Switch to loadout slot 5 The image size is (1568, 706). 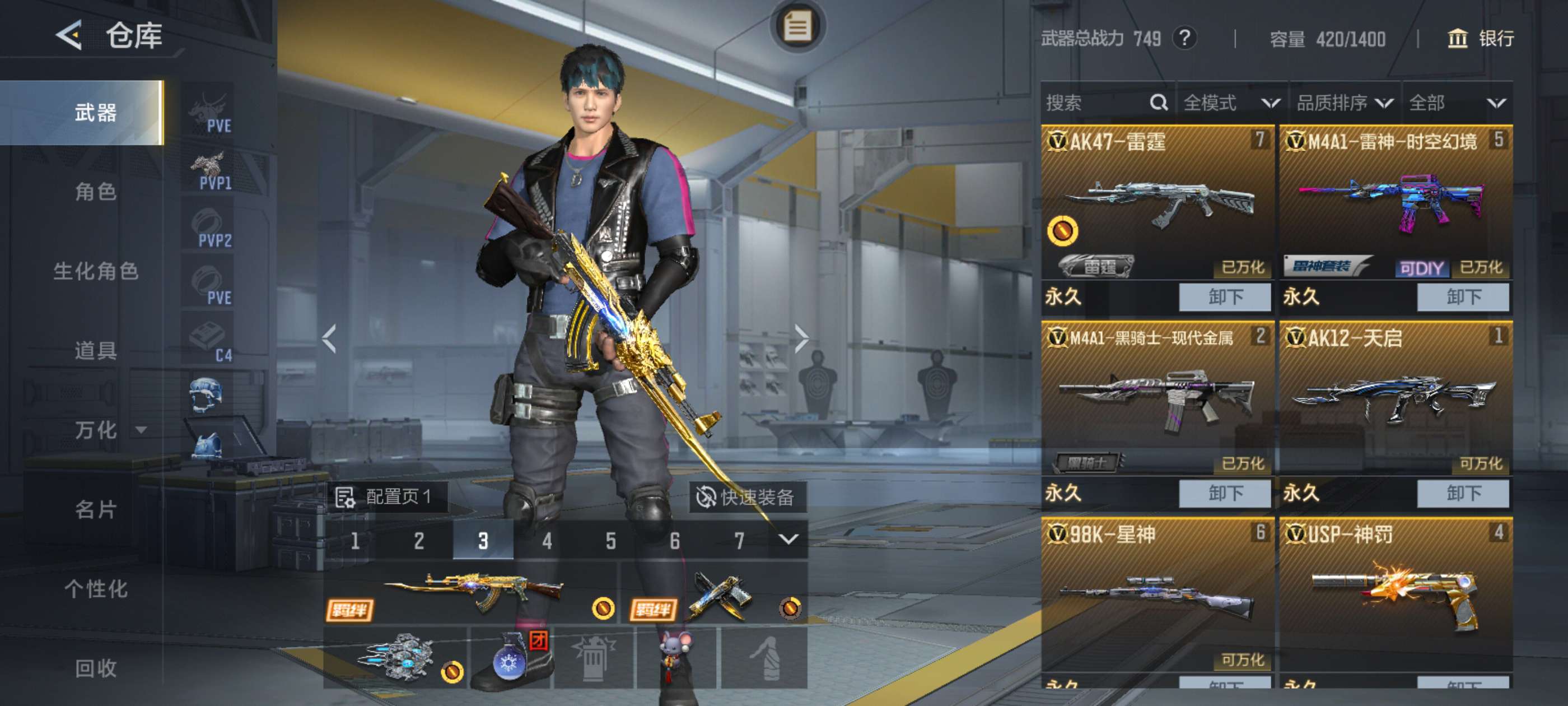tap(610, 540)
